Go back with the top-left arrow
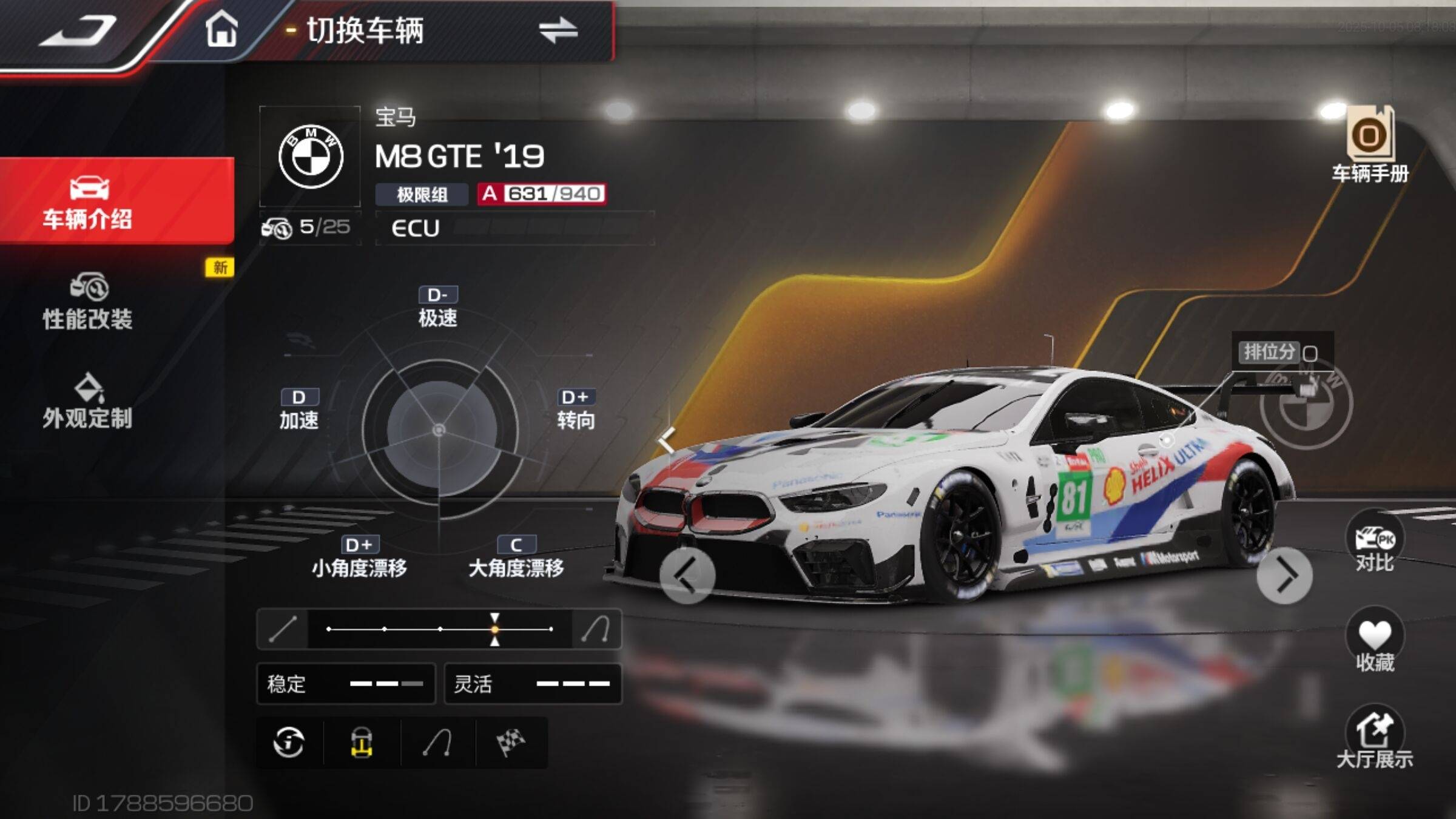This screenshot has width=1456, height=819. (x=78, y=30)
